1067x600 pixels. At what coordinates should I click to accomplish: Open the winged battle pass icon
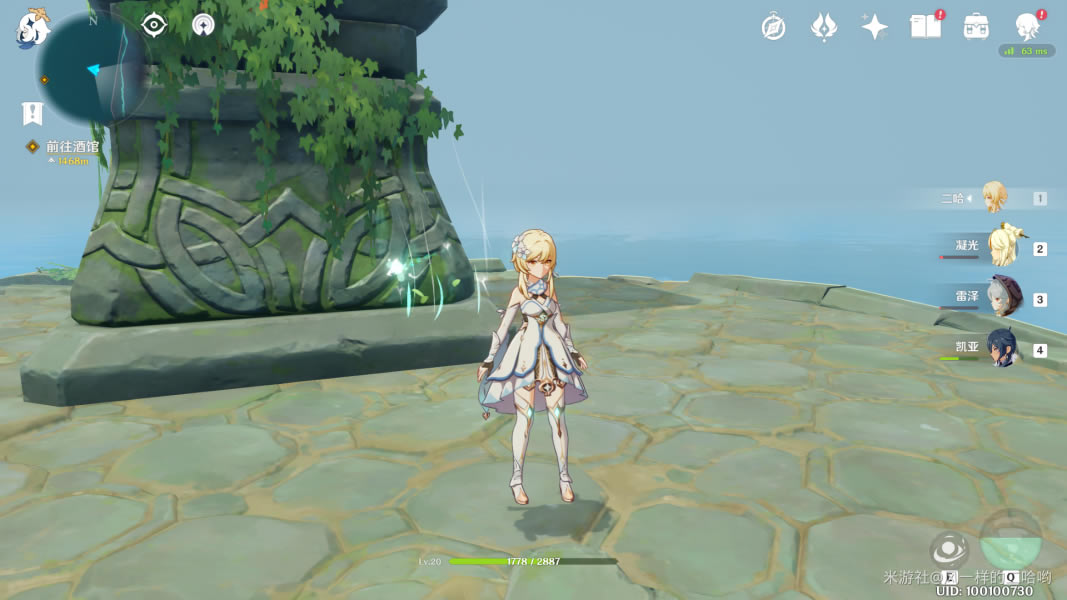[823, 27]
